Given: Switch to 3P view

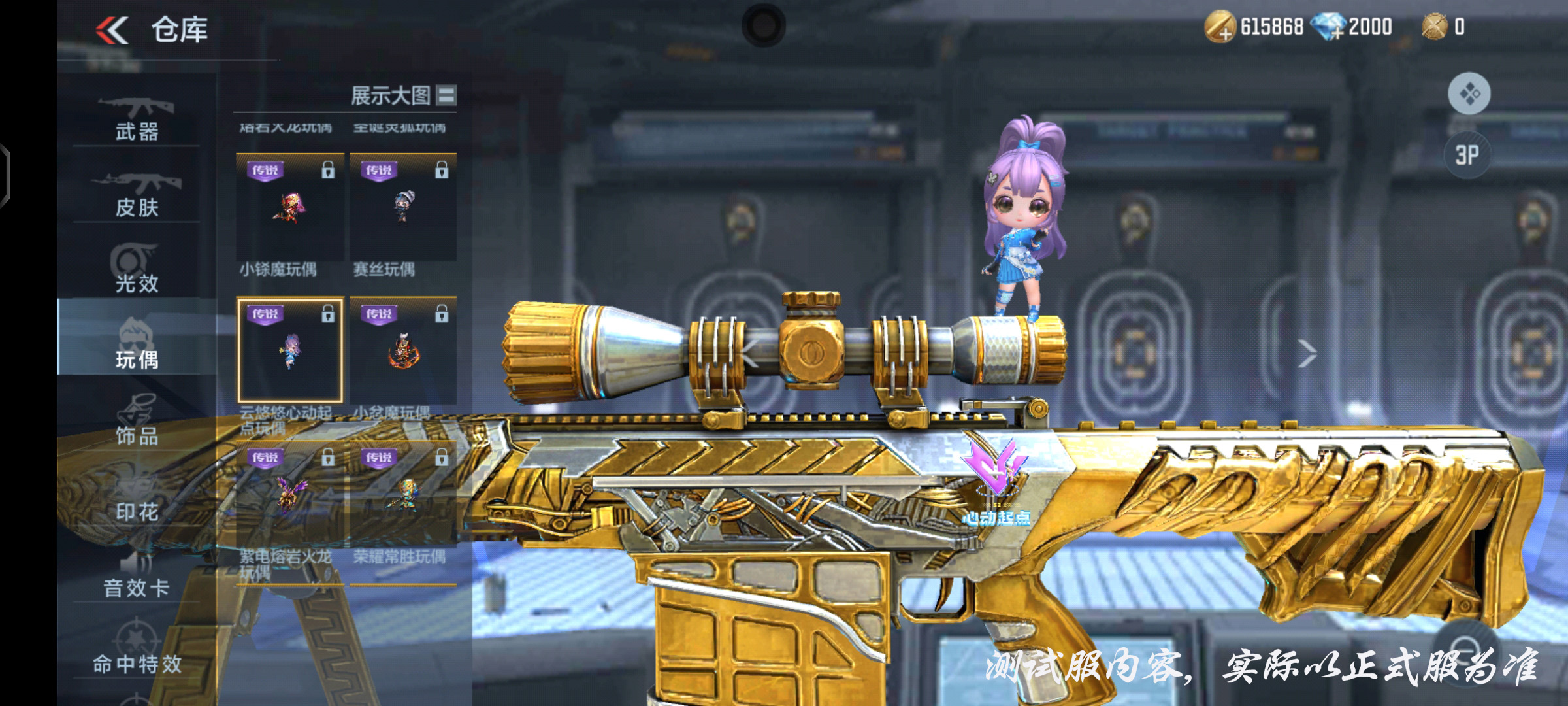Looking at the screenshot, I should coord(1467,155).
